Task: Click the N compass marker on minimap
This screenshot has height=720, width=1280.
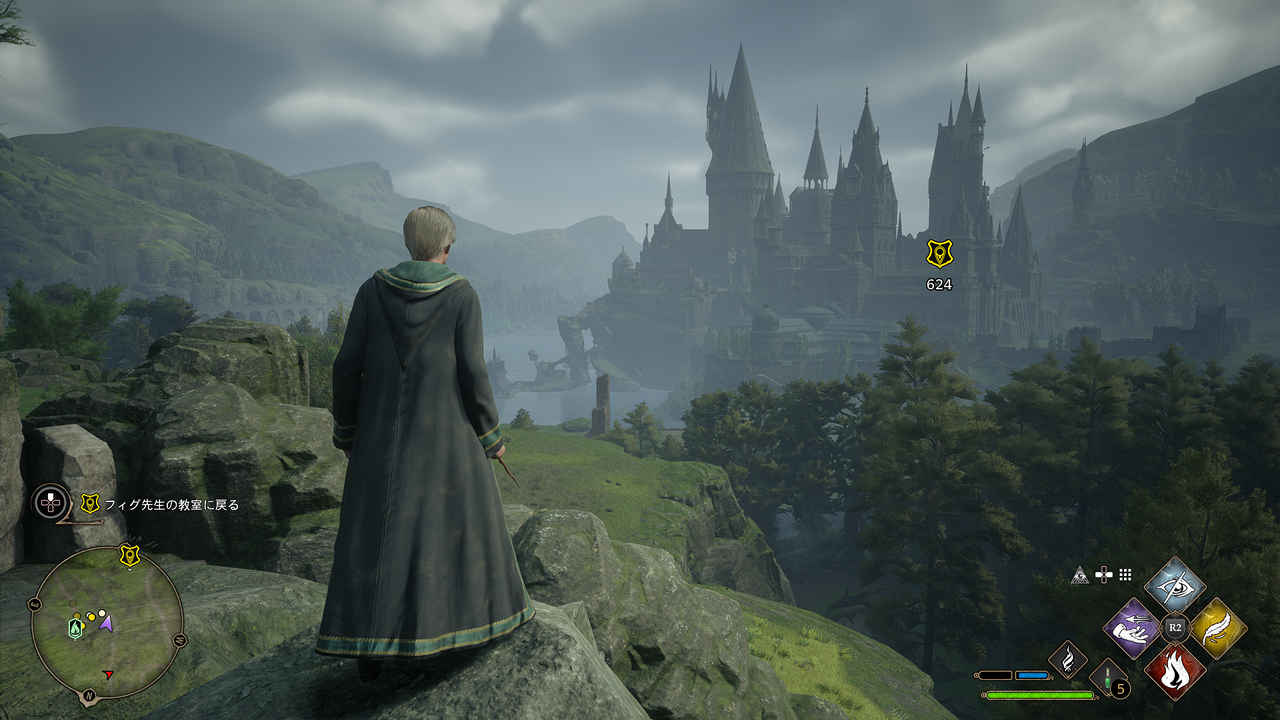Action: click(x=89, y=694)
